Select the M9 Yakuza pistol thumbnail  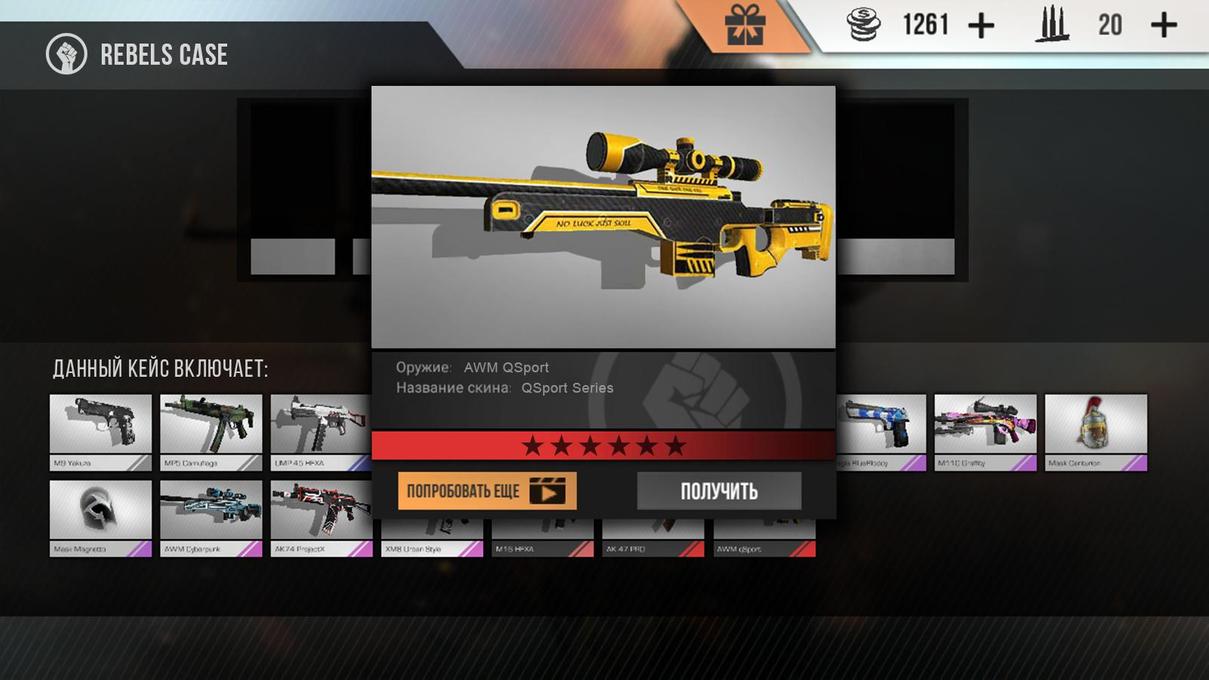tap(101, 426)
